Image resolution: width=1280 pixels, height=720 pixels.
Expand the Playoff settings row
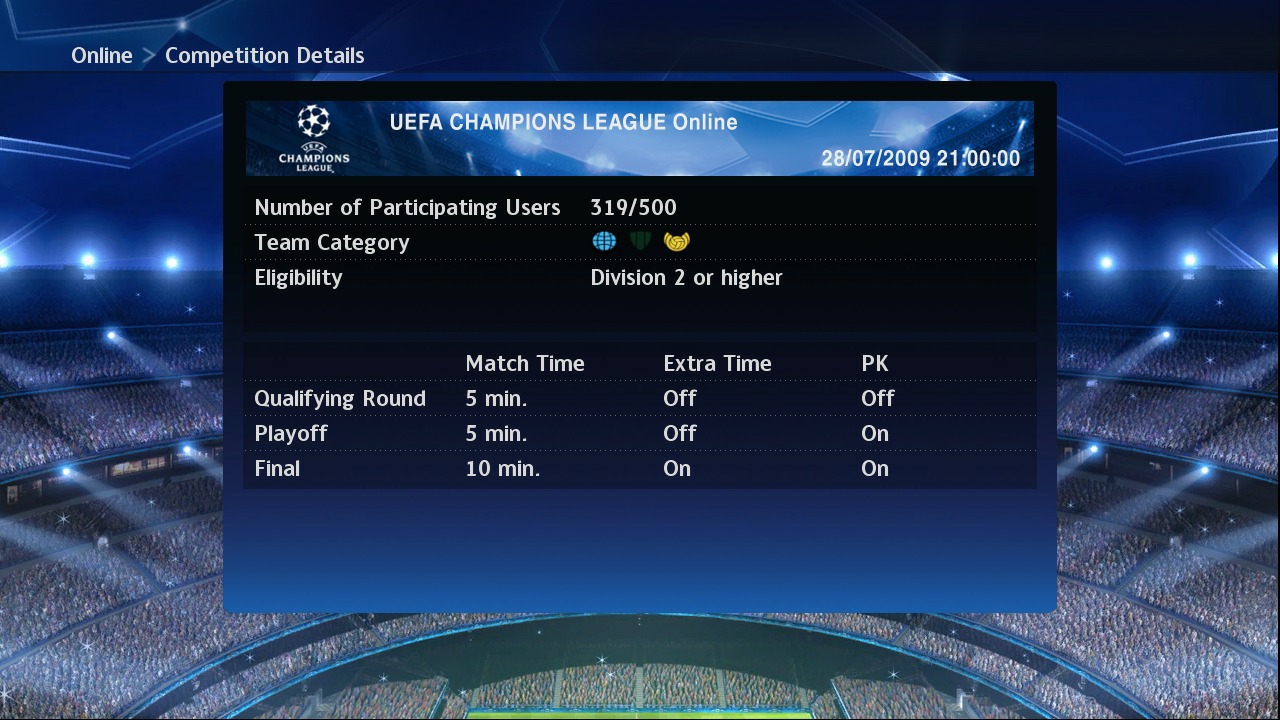[x=291, y=433]
